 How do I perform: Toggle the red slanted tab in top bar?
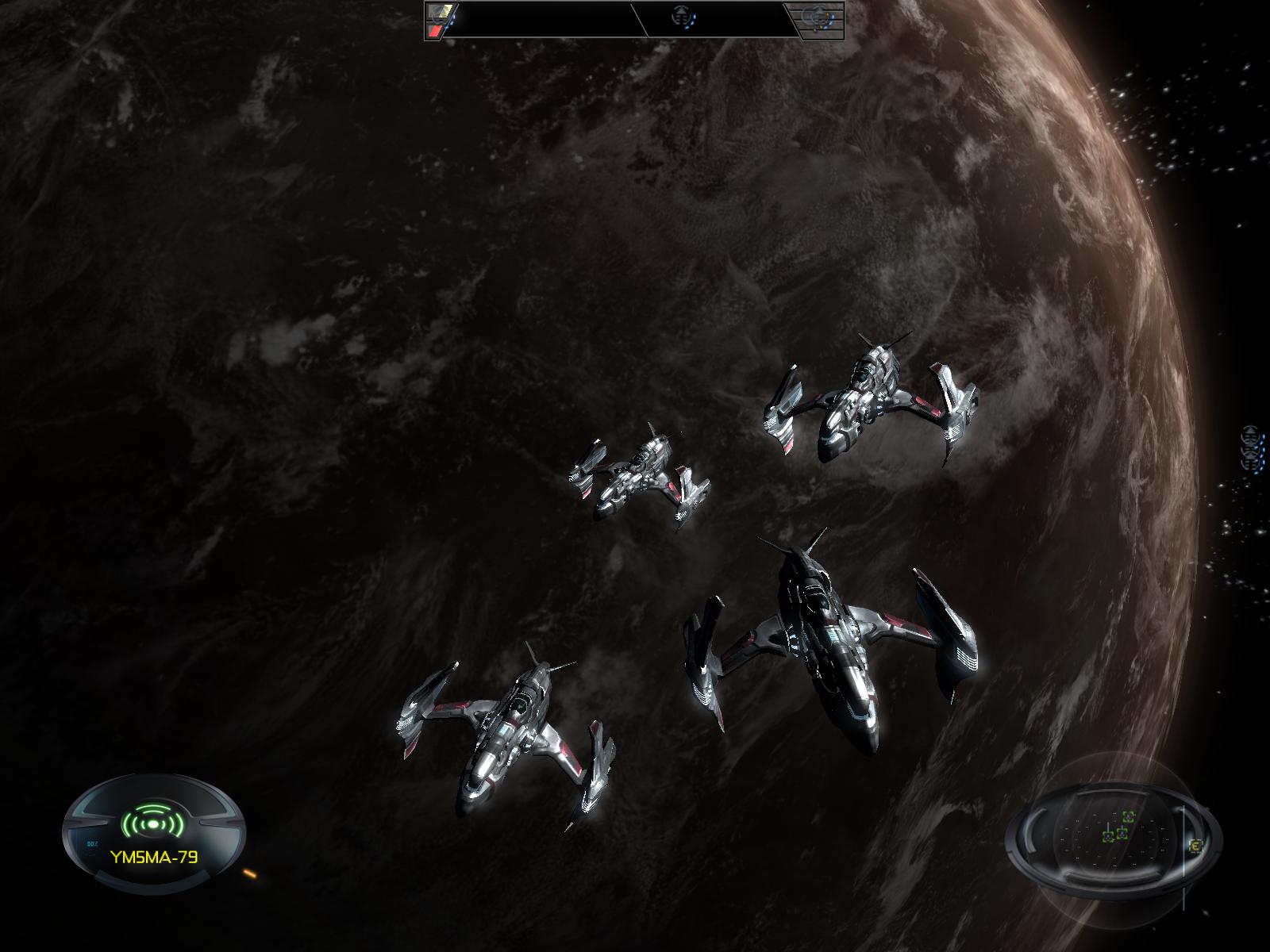(436, 30)
